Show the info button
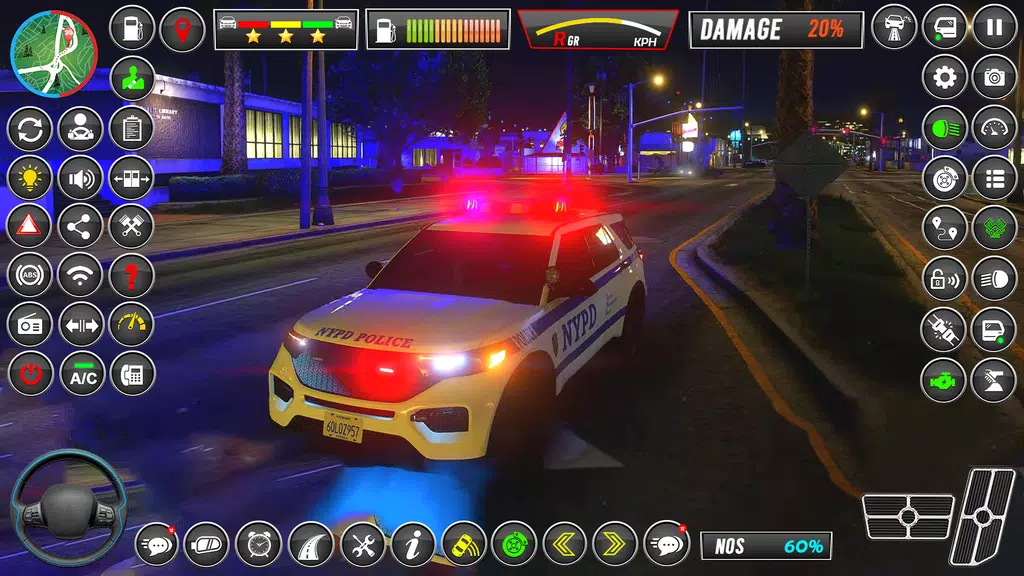The image size is (1024, 576). [x=413, y=544]
